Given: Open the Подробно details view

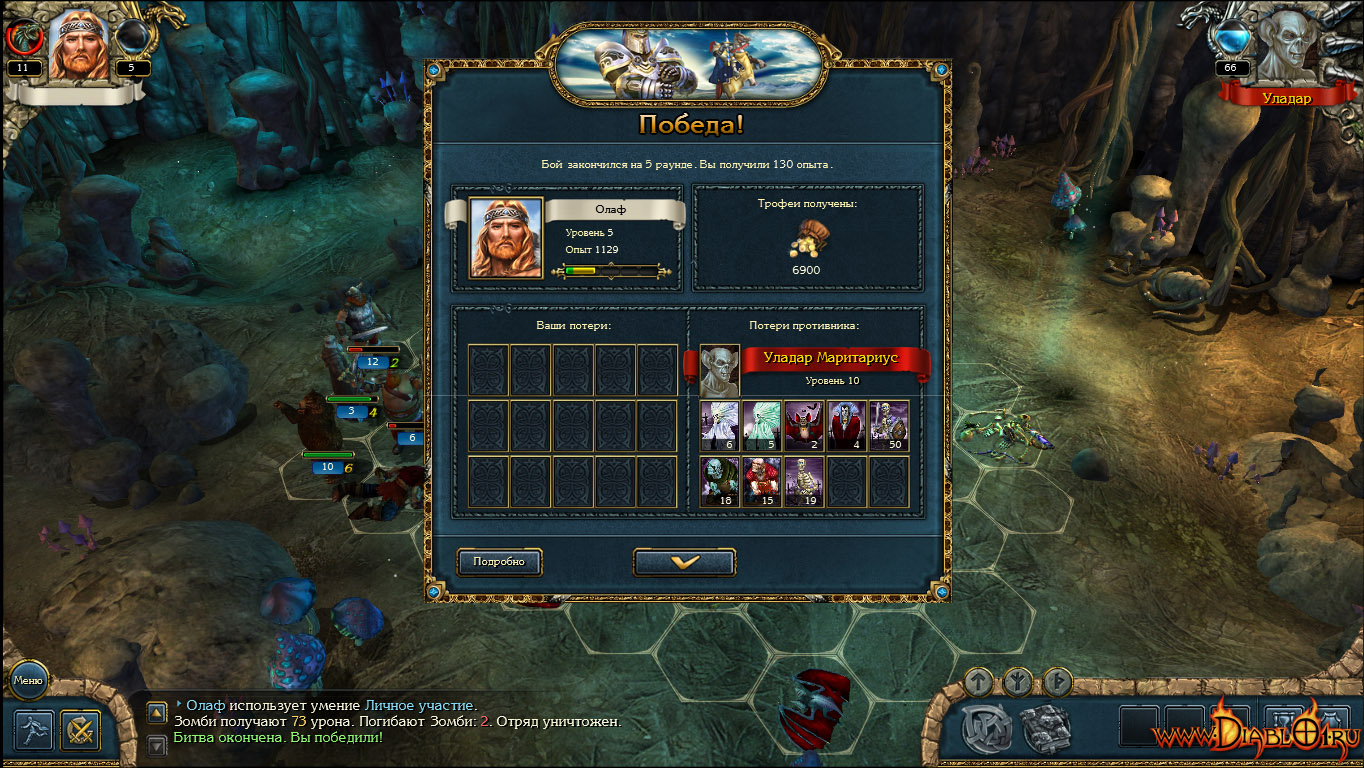Looking at the screenshot, I should (500, 562).
